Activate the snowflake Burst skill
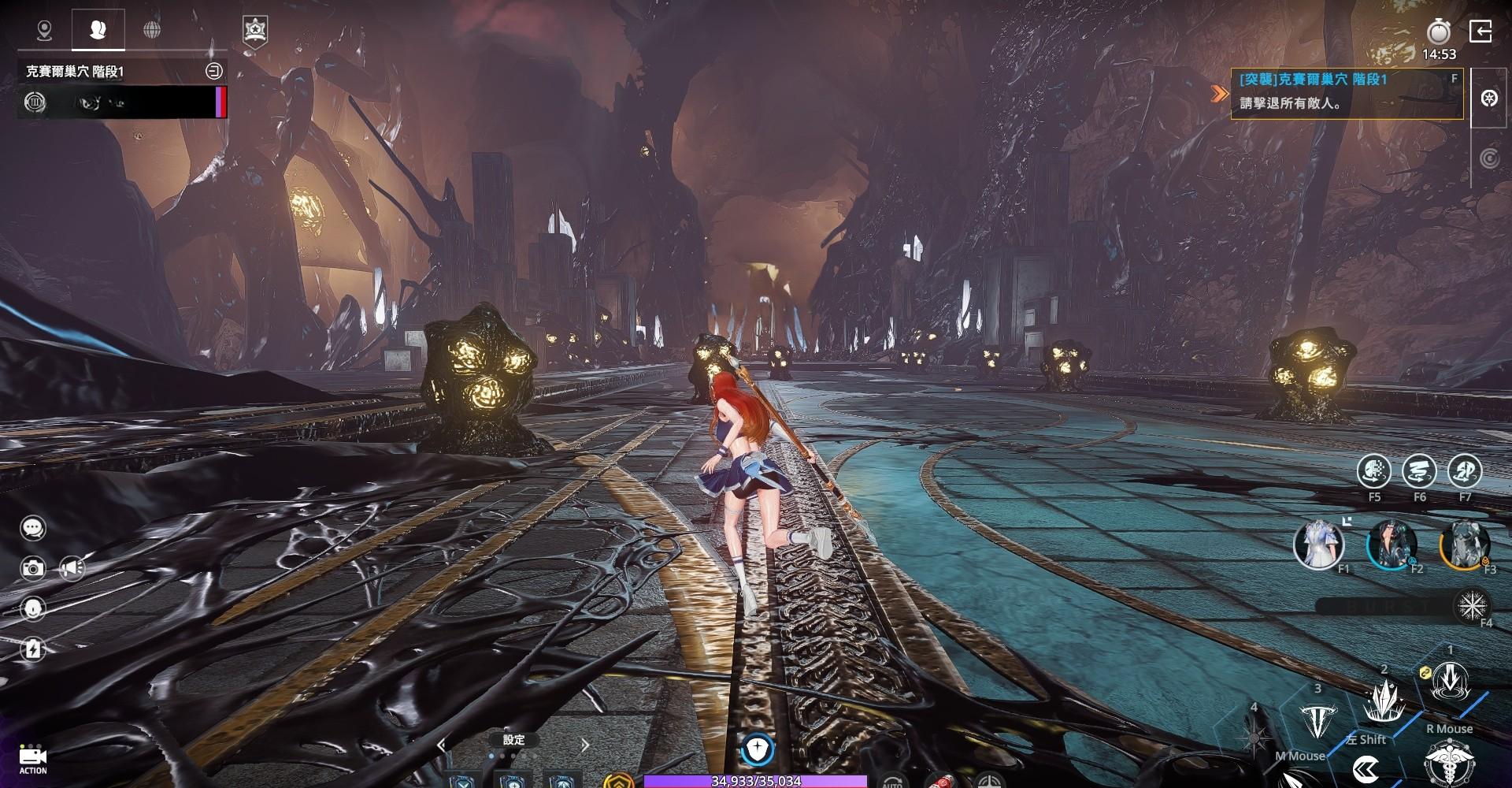 click(x=1471, y=605)
